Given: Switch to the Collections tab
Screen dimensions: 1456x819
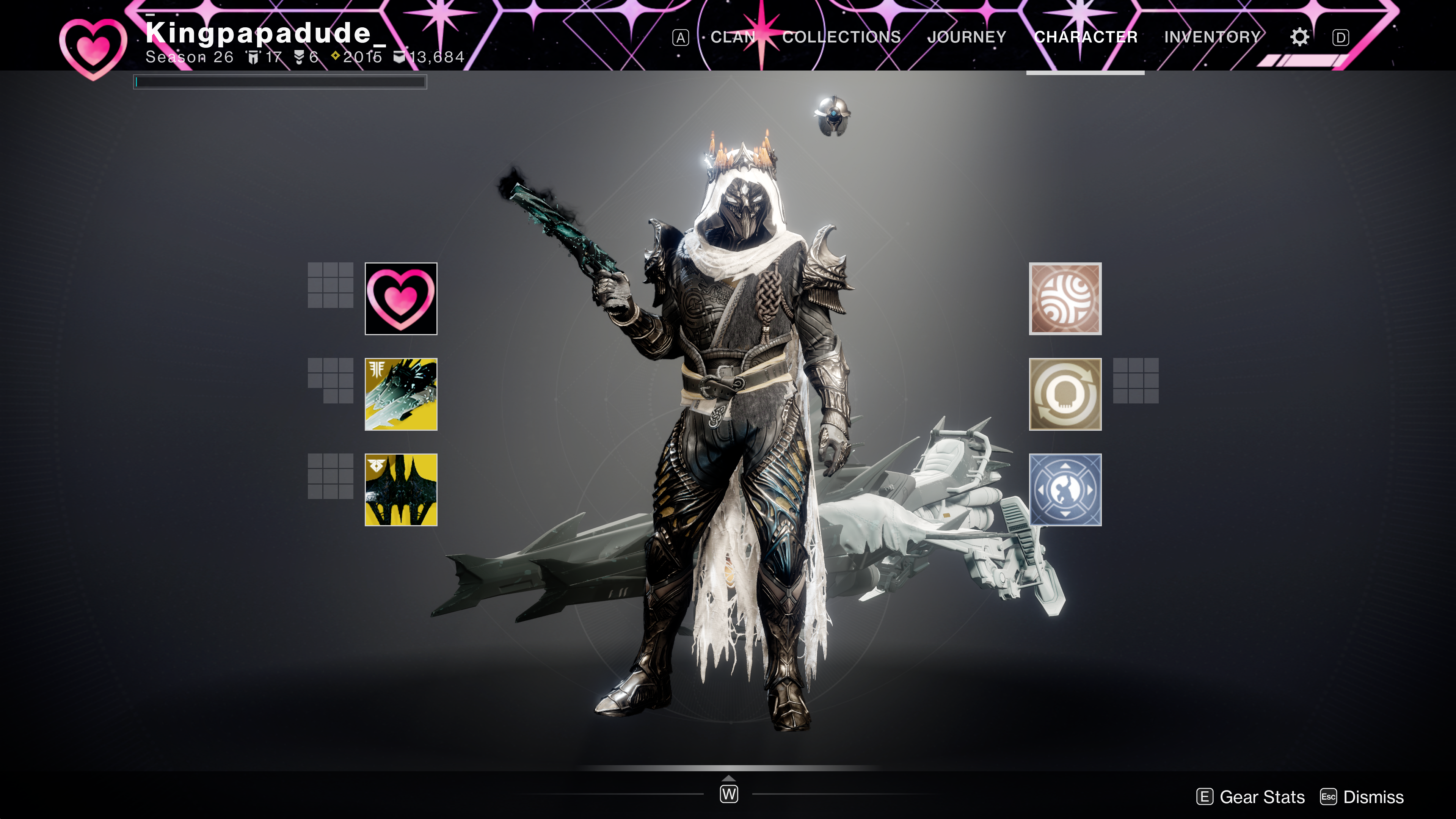Looking at the screenshot, I should [x=841, y=37].
